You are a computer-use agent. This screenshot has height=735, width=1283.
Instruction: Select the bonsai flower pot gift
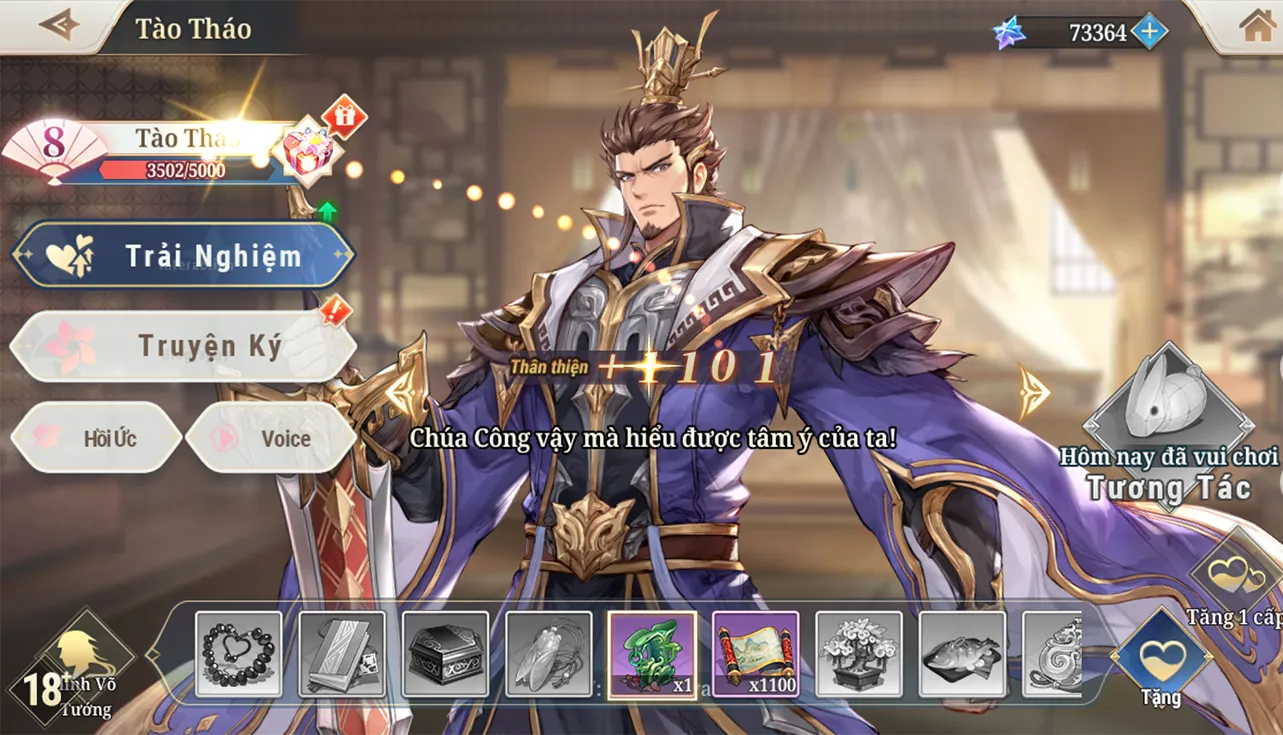pyautogui.click(x=859, y=654)
